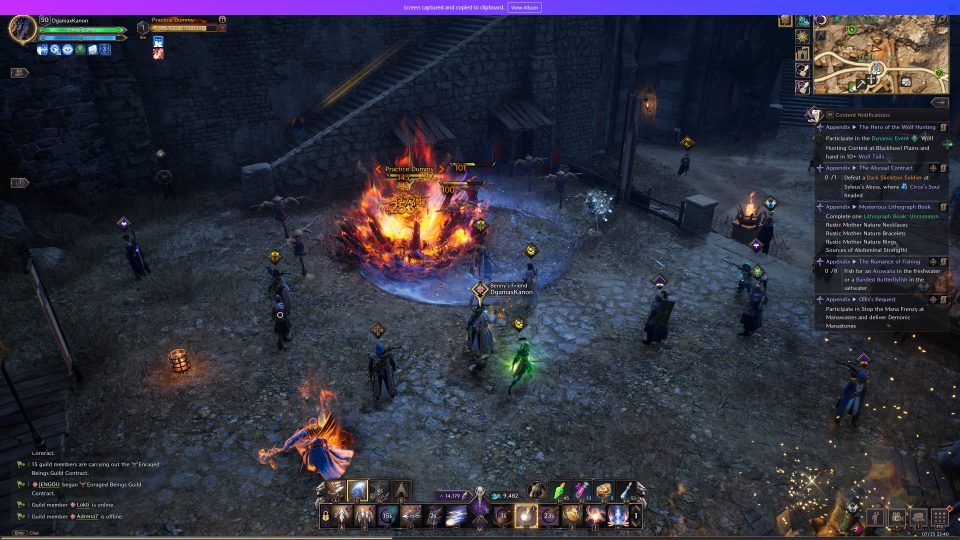Use the green potion quick slot
This screenshot has width=960, height=540.
click(x=560, y=490)
